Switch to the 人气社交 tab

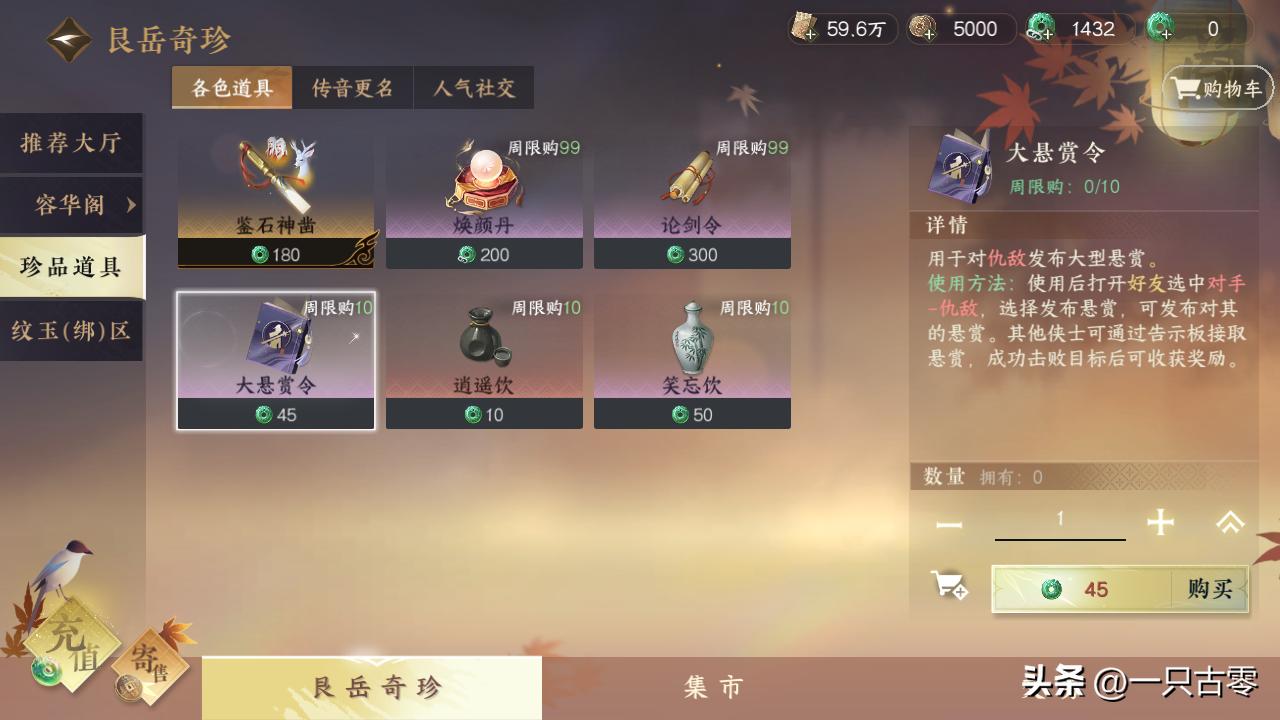point(473,88)
